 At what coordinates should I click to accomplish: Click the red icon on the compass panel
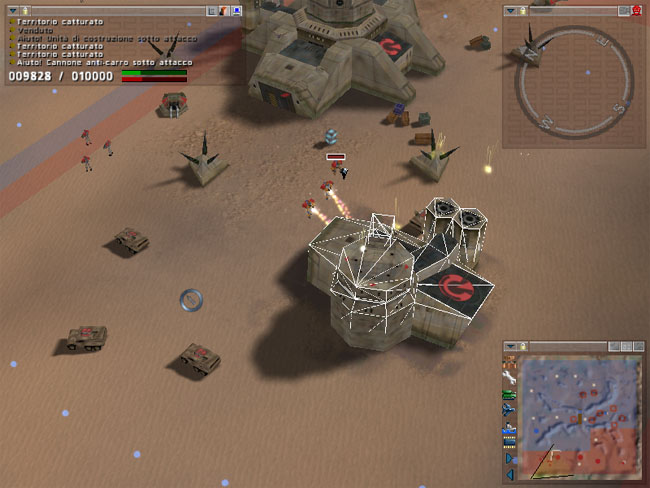636,11
